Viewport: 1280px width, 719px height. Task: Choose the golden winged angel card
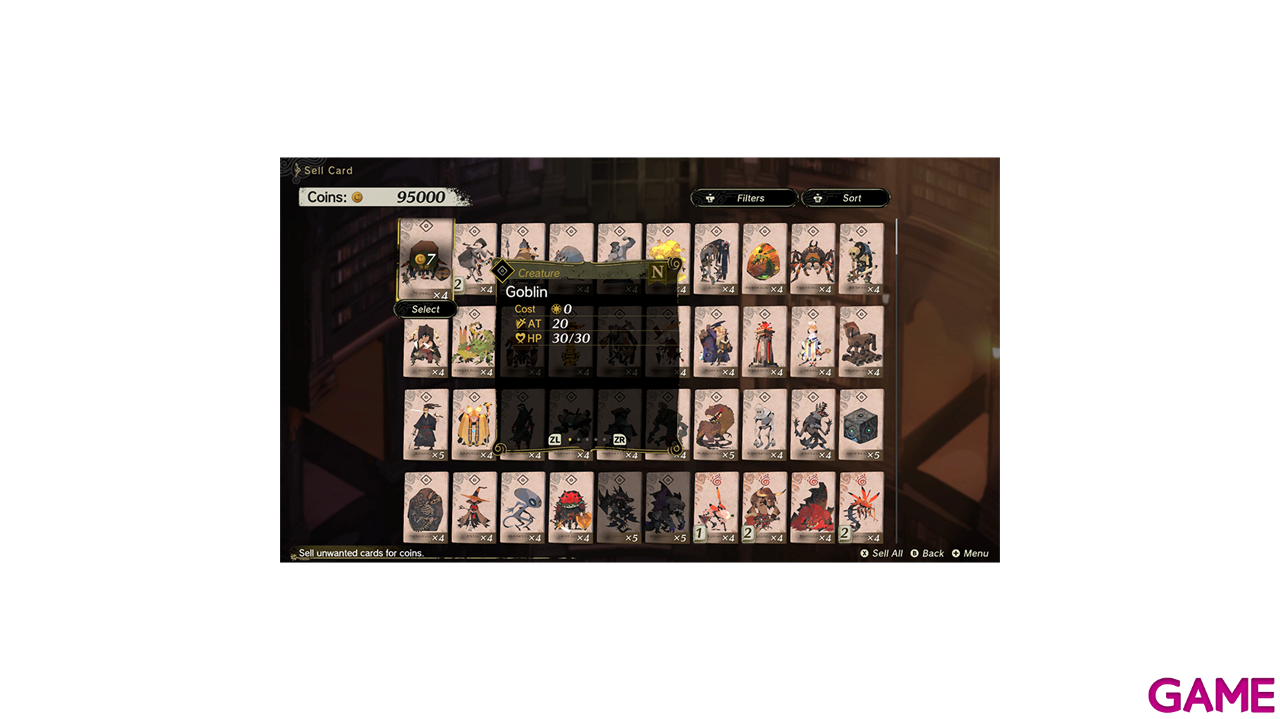click(x=474, y=425)
